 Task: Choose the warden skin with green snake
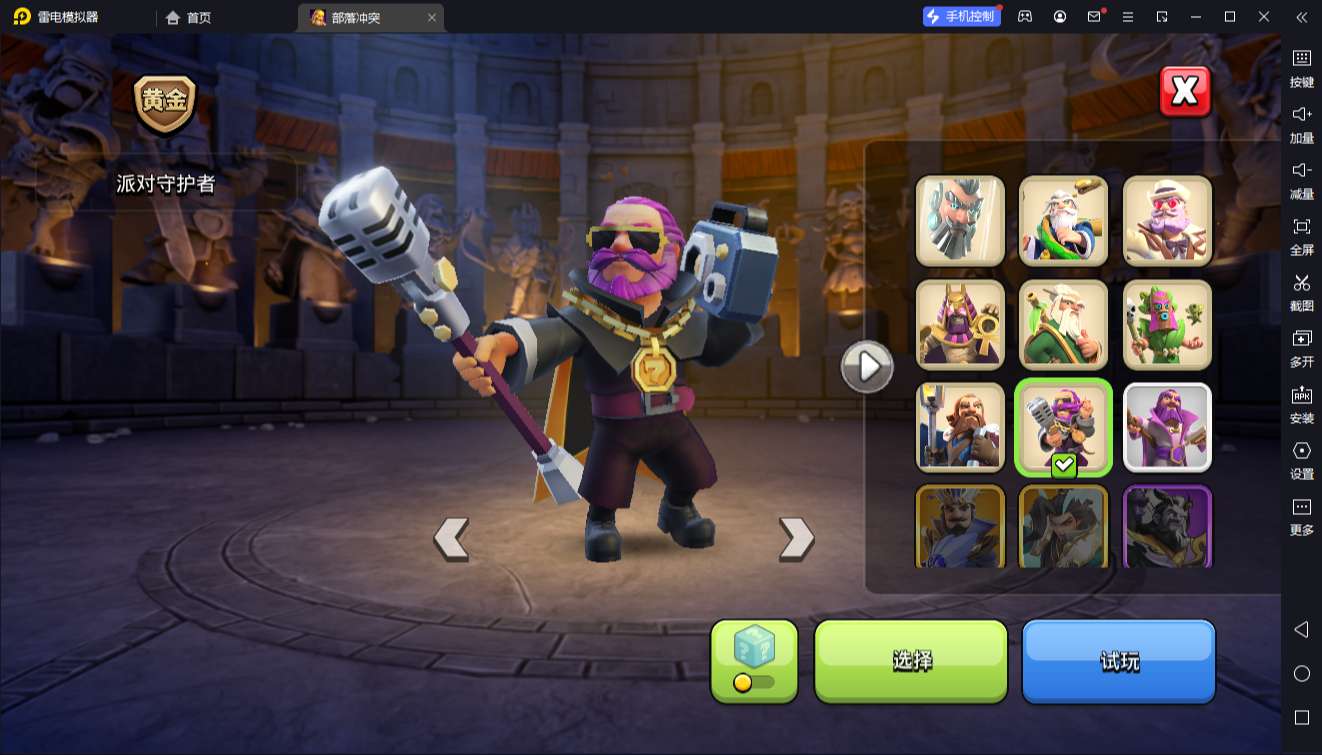click(1063, 221)
